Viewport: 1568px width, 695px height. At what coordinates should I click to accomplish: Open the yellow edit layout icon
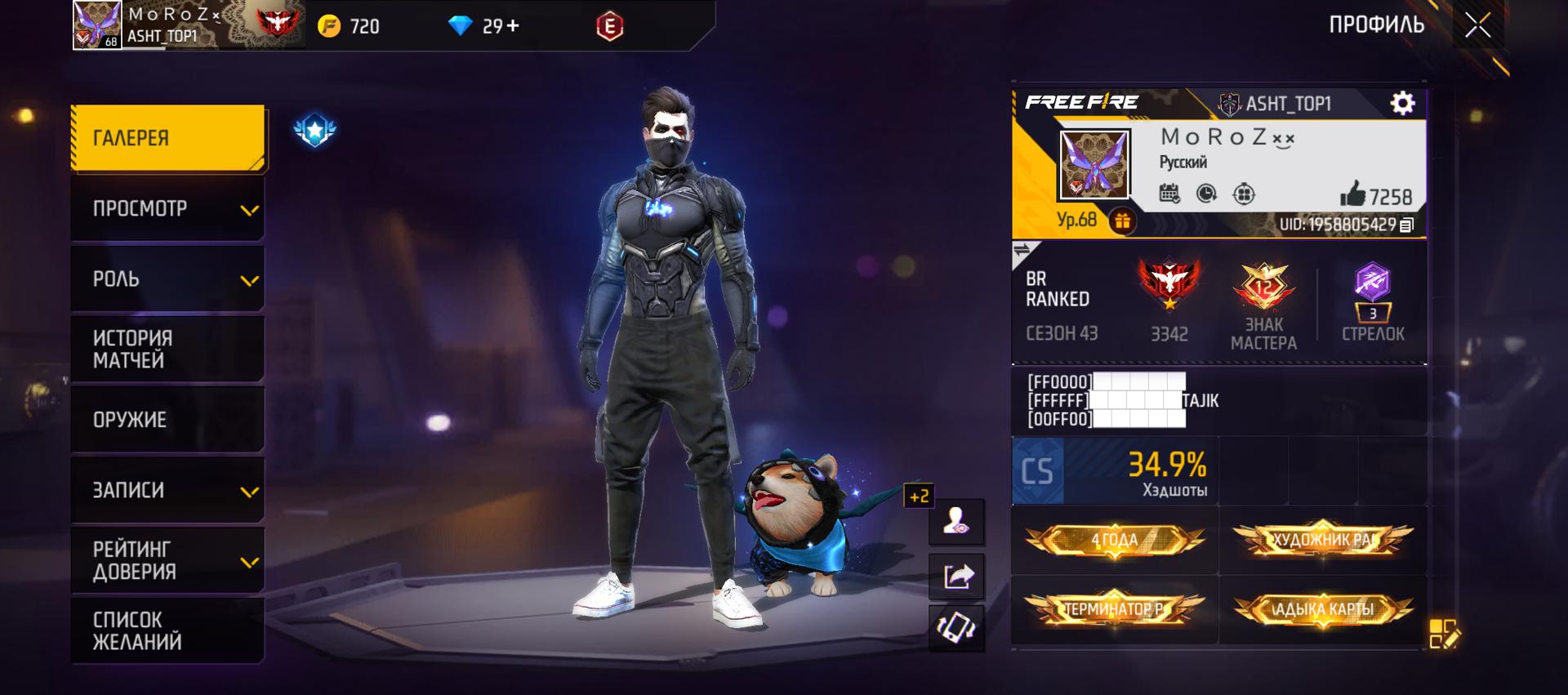tap(1443, 634)
